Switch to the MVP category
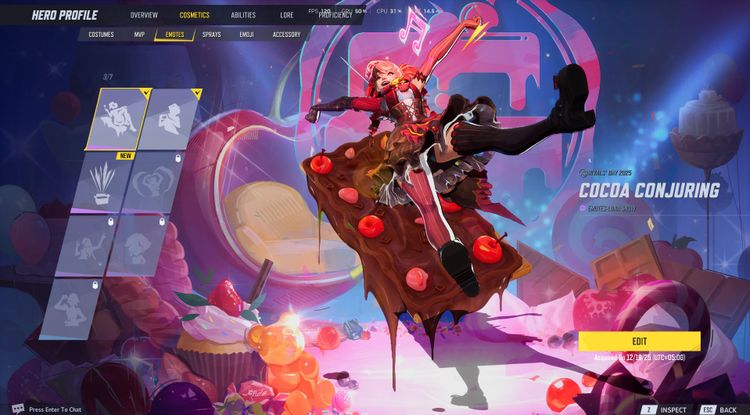 [139, 34]
